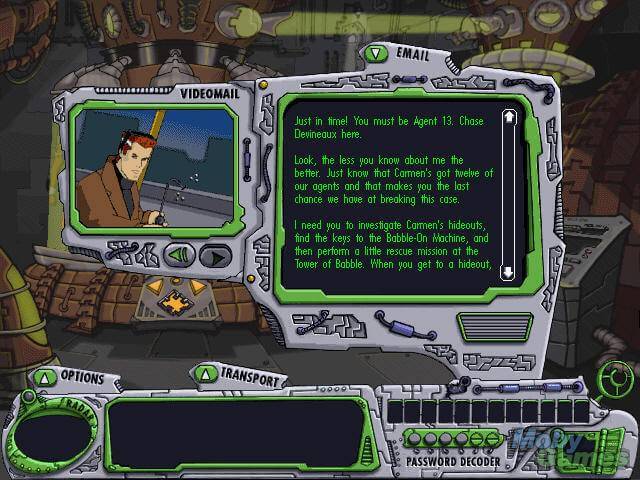Collapse the Email panel tab

[x=375, y=53]
